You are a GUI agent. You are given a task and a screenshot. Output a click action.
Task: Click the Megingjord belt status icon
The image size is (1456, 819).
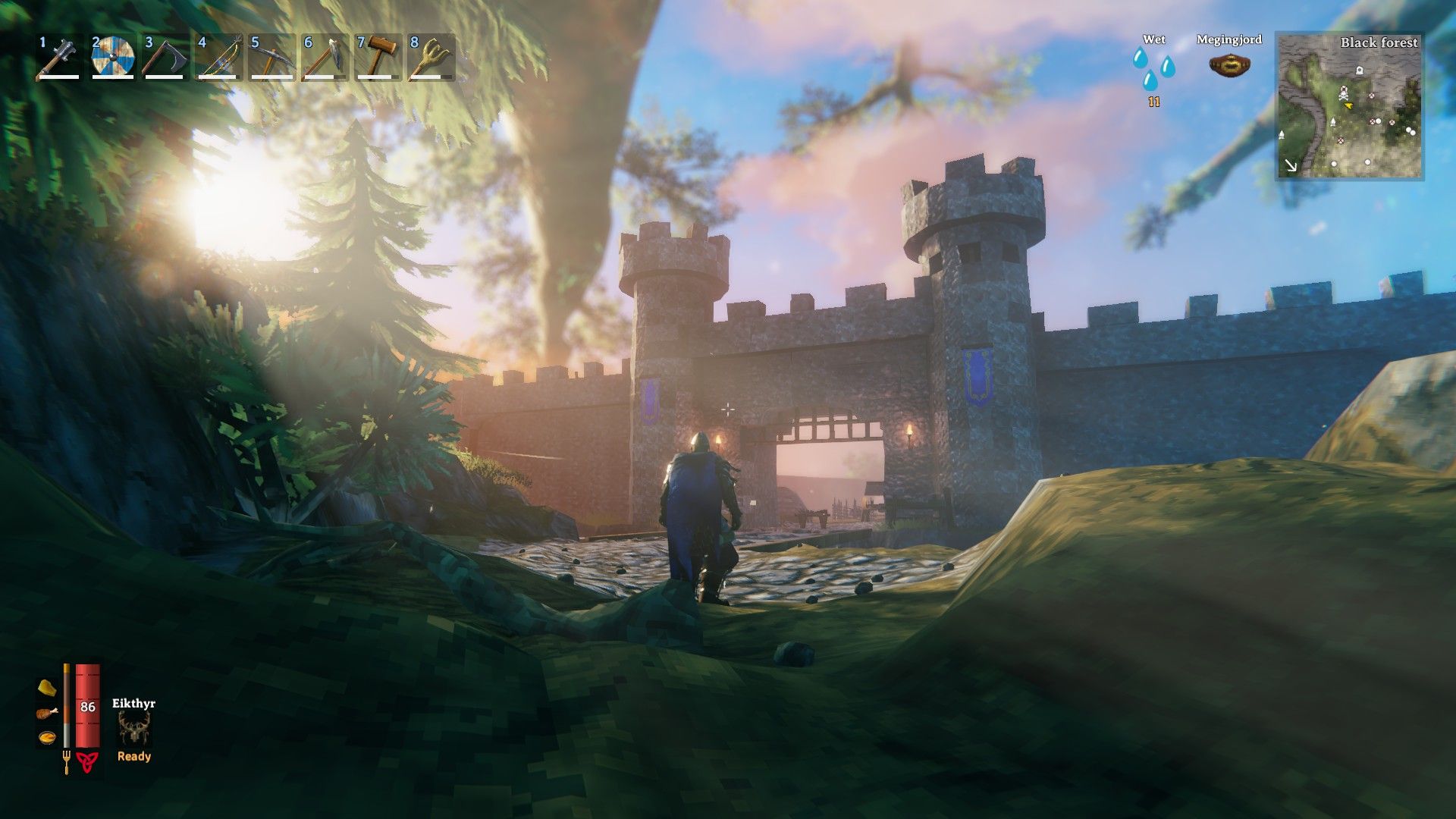1229,65
